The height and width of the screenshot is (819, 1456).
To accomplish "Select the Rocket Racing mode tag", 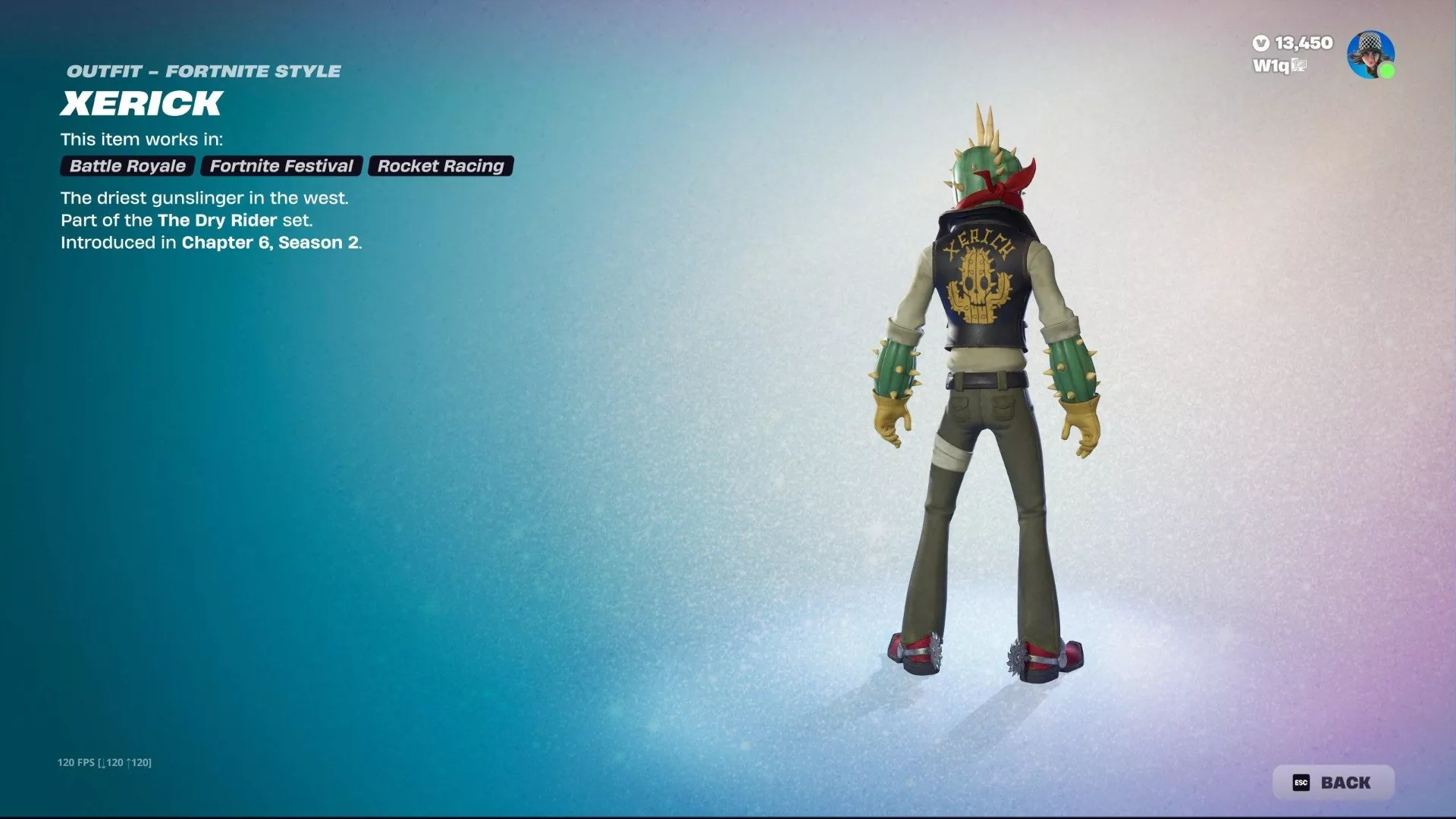I will (x=441, y=166).
